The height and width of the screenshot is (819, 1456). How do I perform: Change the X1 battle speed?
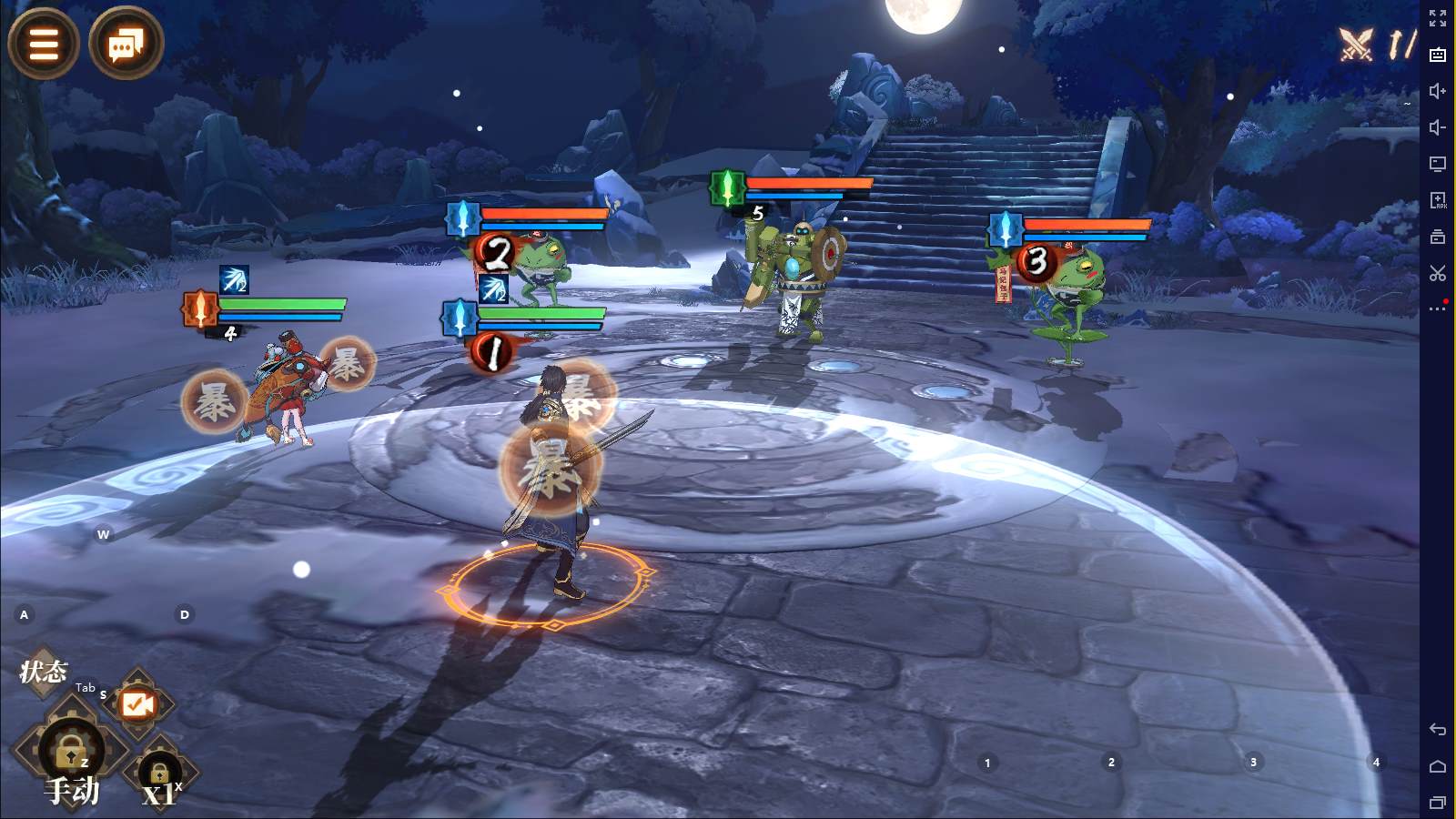click(x=159, y=780)
